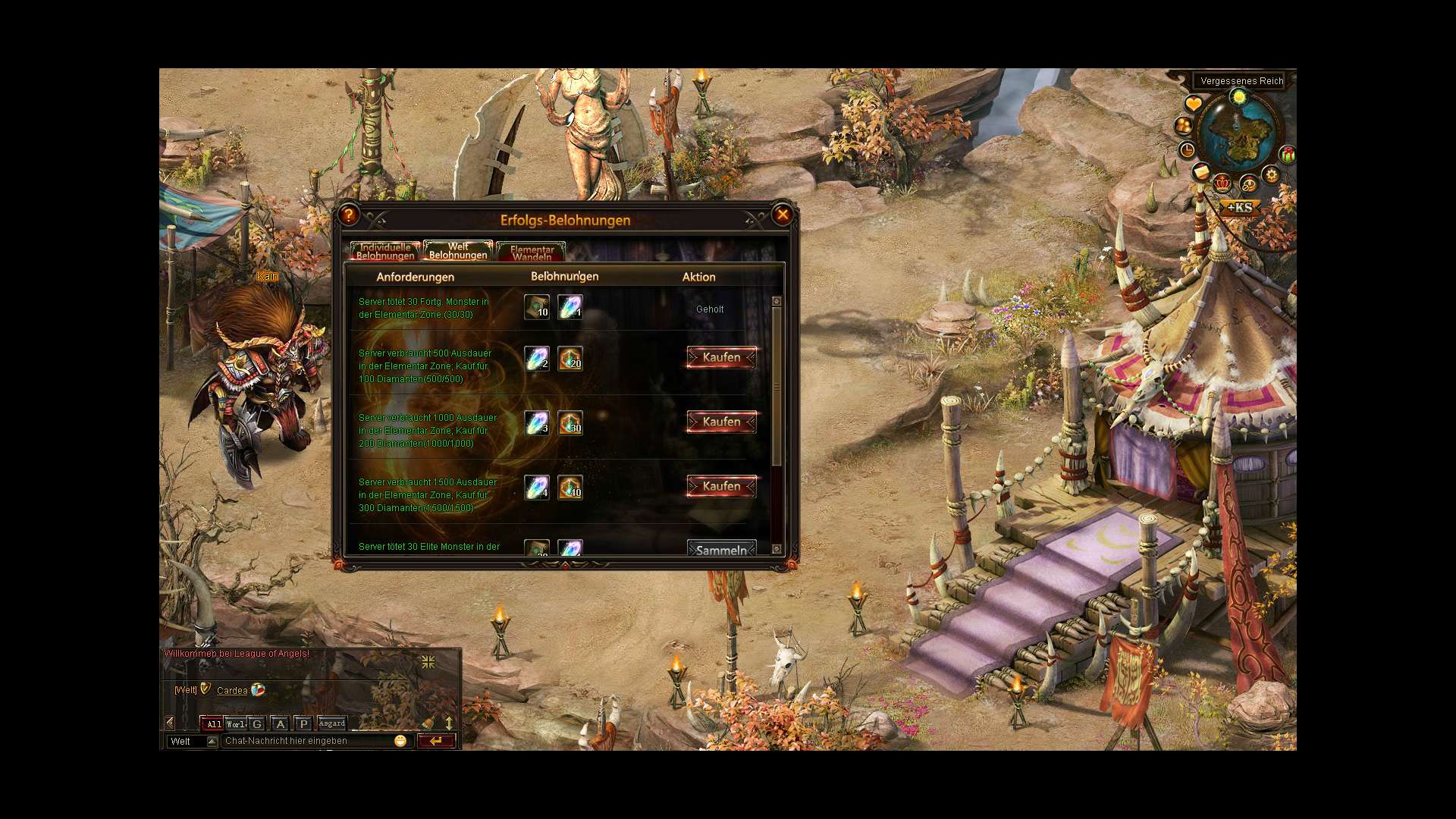Open the settings gear icon near minimap
Image resolution: width=1456 pixels, height=819 pixels.
[x=1271, y=175]
